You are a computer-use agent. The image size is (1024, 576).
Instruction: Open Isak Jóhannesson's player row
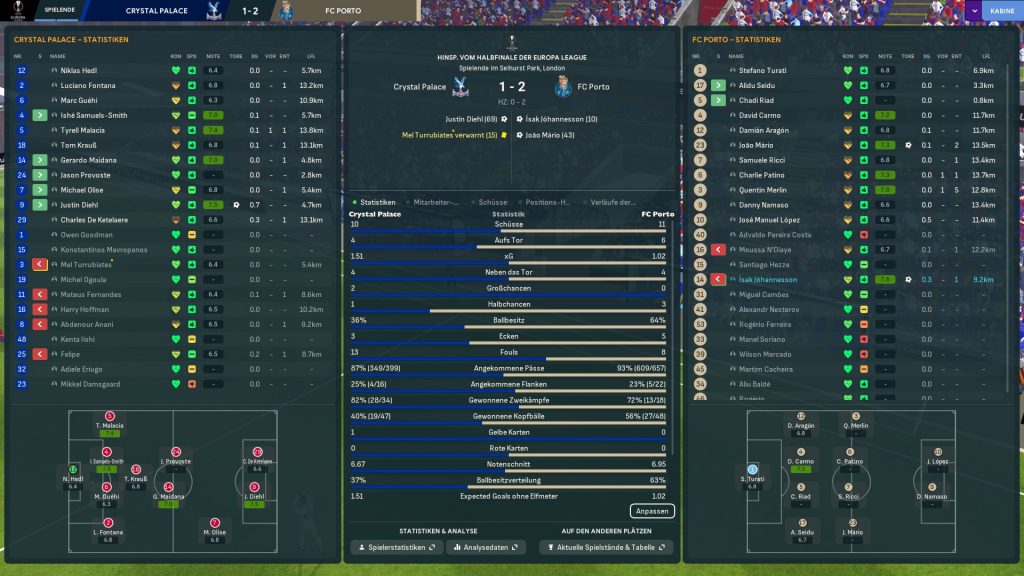[768, 280]
